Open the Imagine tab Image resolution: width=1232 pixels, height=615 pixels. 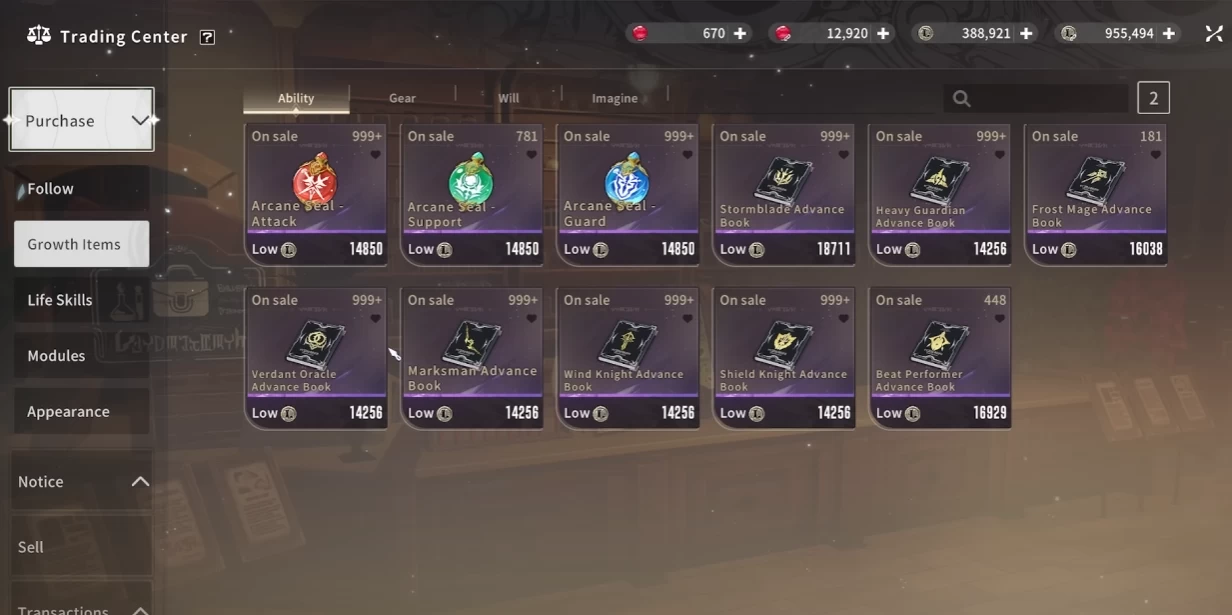pyautogui.click(x=614, y=98)
